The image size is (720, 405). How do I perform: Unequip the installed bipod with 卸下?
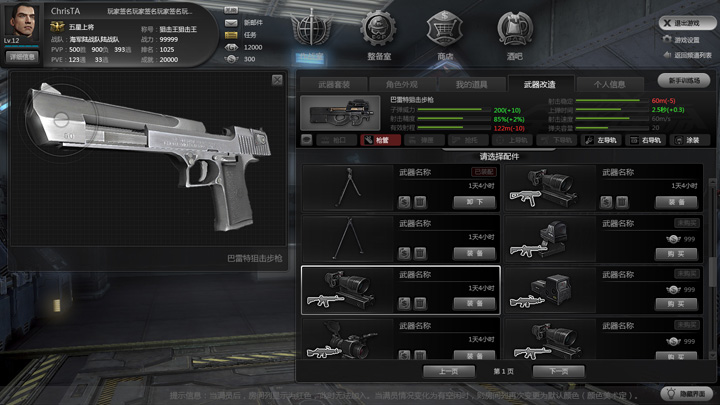(476, 202)
